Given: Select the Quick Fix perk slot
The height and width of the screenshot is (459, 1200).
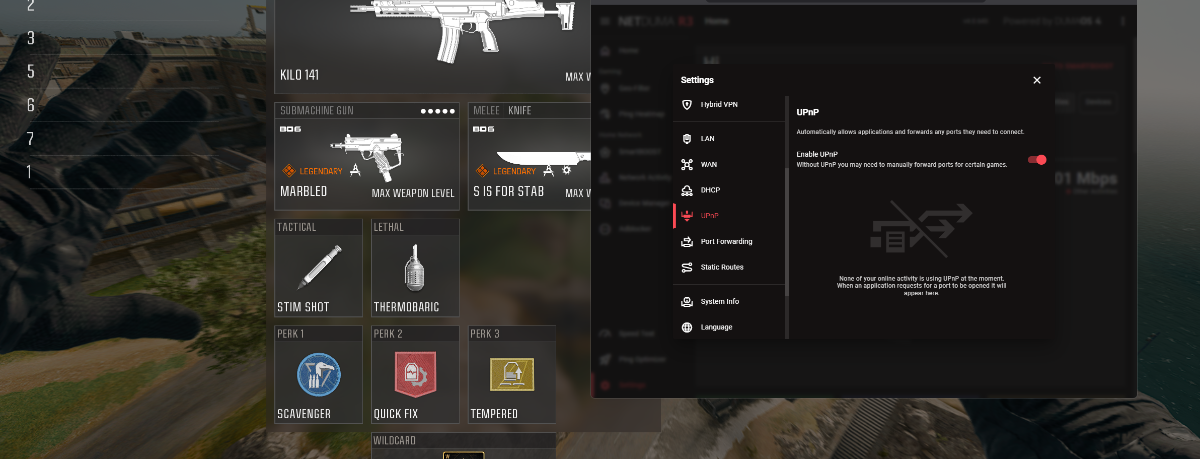Looking at the screenshot, I should [415, 374].
